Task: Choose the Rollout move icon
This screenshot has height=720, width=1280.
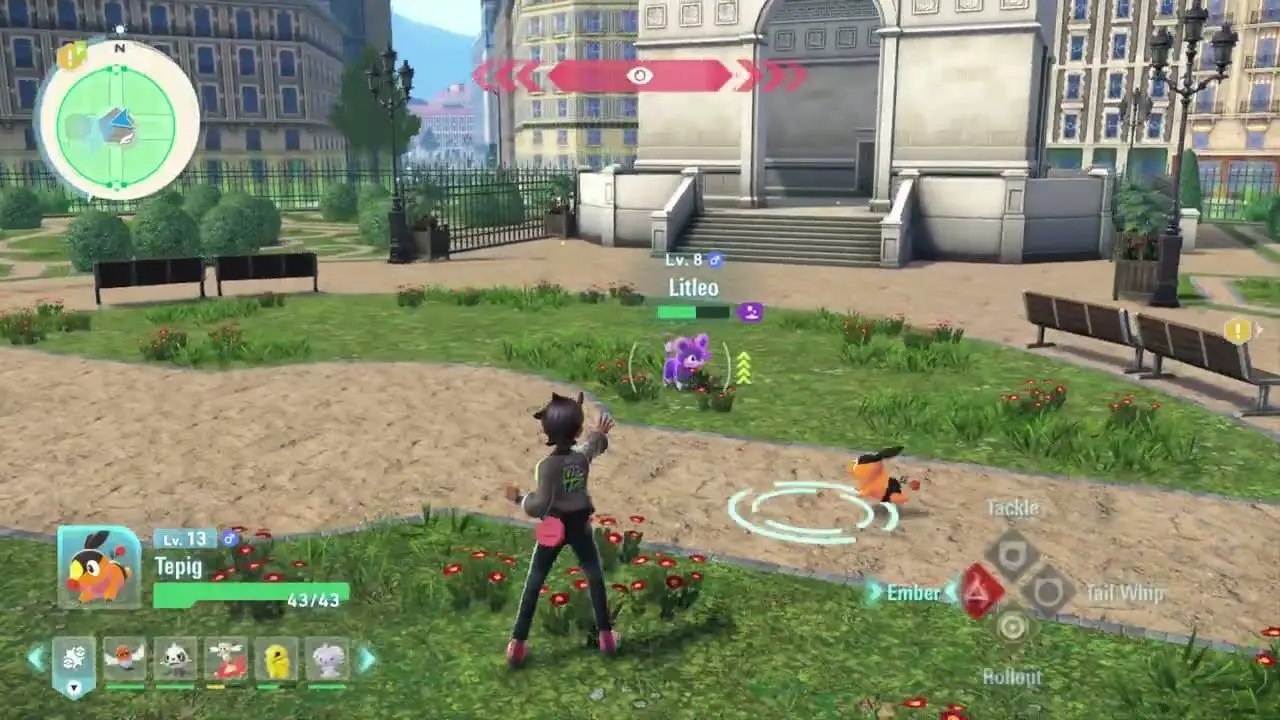Action: pos(1013,628)
